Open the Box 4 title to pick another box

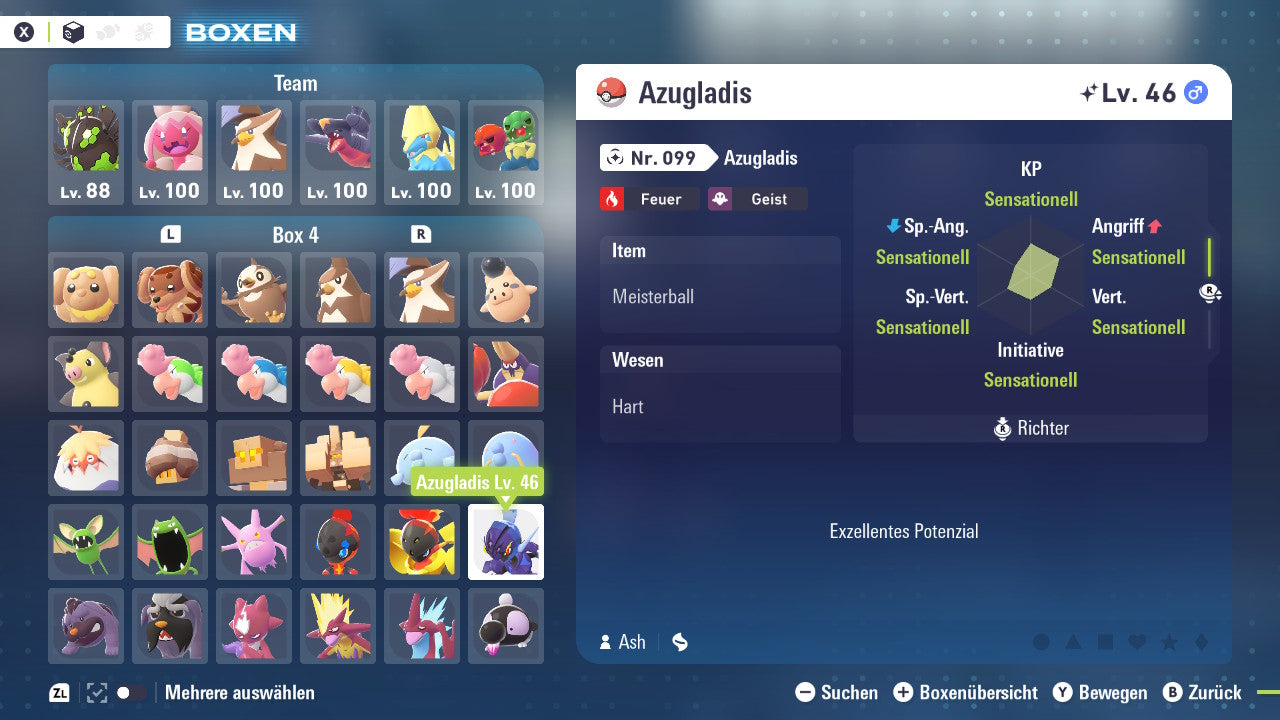(295, 235)
